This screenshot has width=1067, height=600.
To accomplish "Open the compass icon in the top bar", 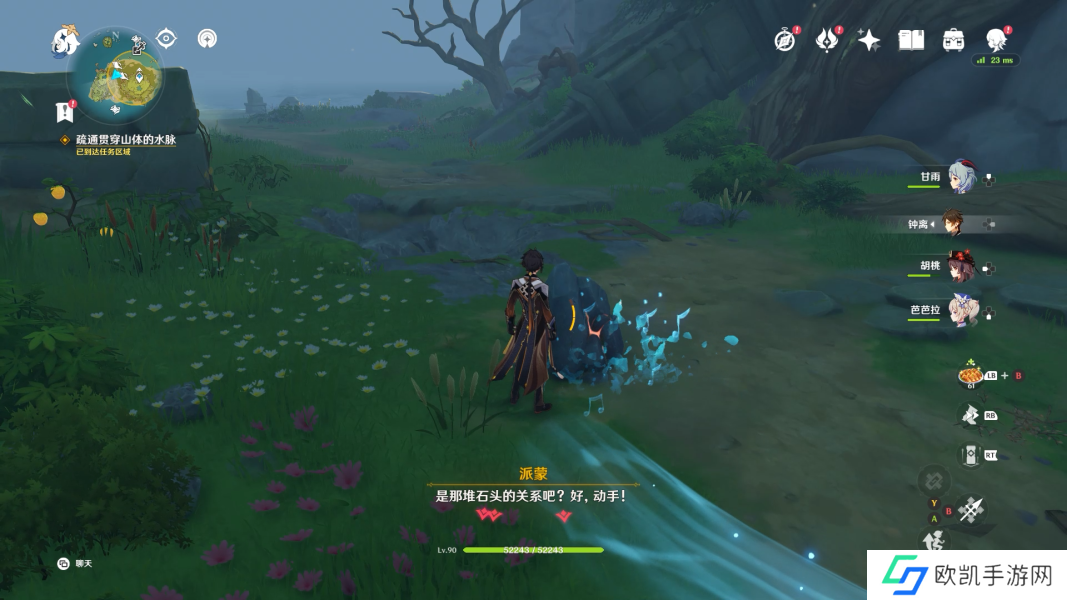I will [785, 40].
